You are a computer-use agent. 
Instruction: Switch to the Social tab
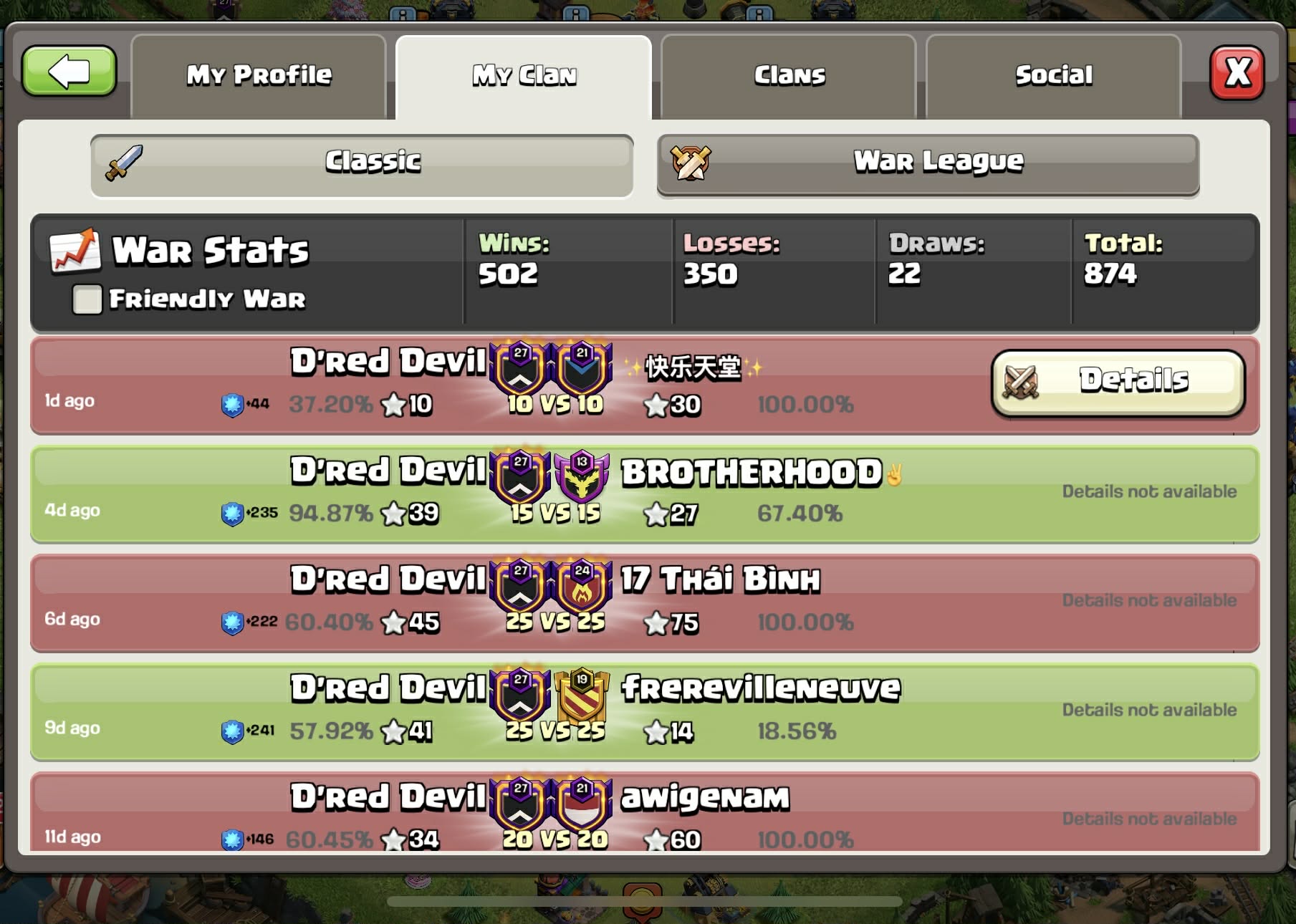click(1053, 75)
